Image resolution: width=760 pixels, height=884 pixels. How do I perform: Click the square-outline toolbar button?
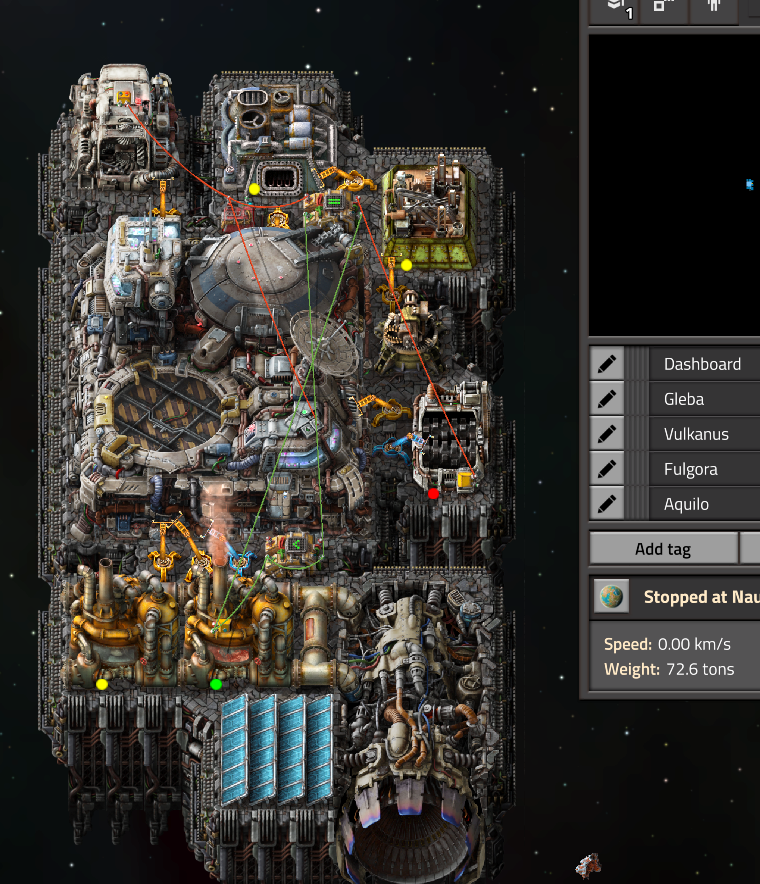click(664, 8)
